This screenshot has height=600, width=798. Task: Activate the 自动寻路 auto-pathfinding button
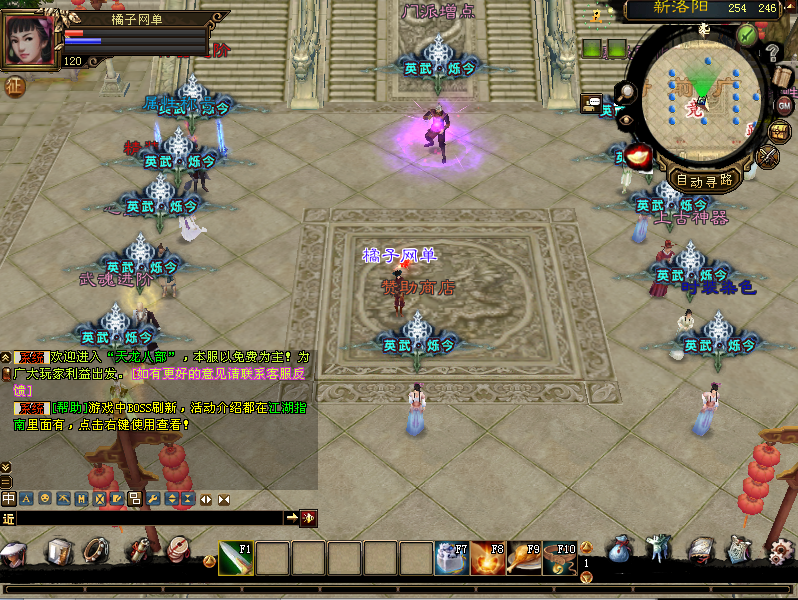tap(704, 181)
